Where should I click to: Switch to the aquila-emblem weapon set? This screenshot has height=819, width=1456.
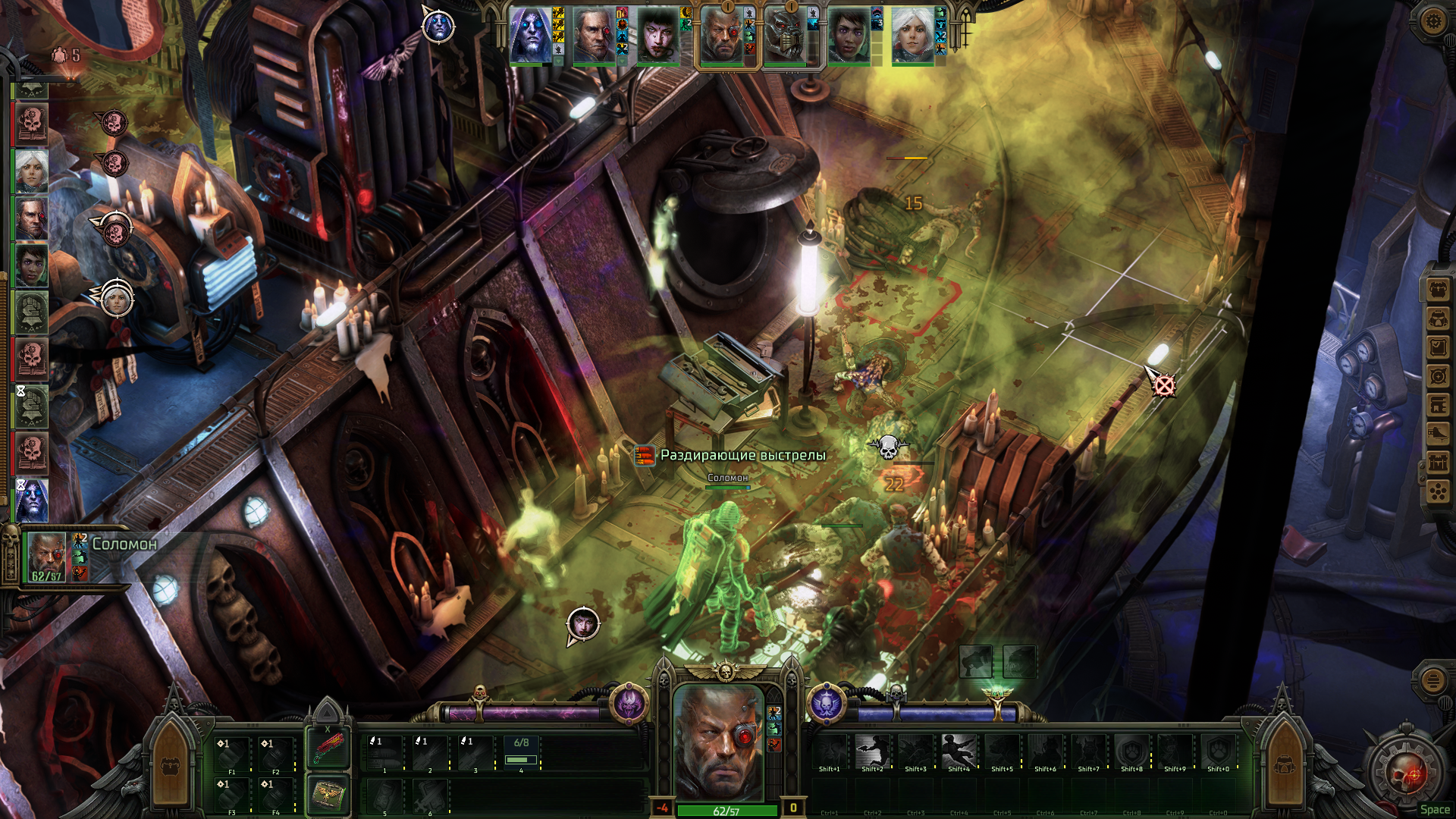[328, 794]
